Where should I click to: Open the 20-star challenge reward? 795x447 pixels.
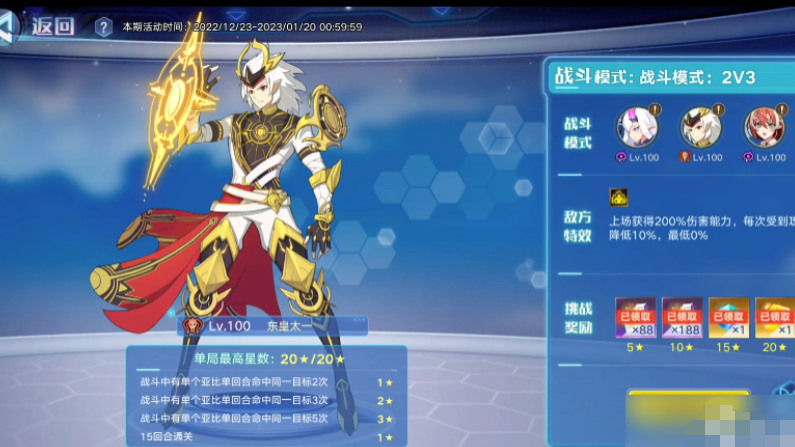pyautogui.click(x=775, y=316)
